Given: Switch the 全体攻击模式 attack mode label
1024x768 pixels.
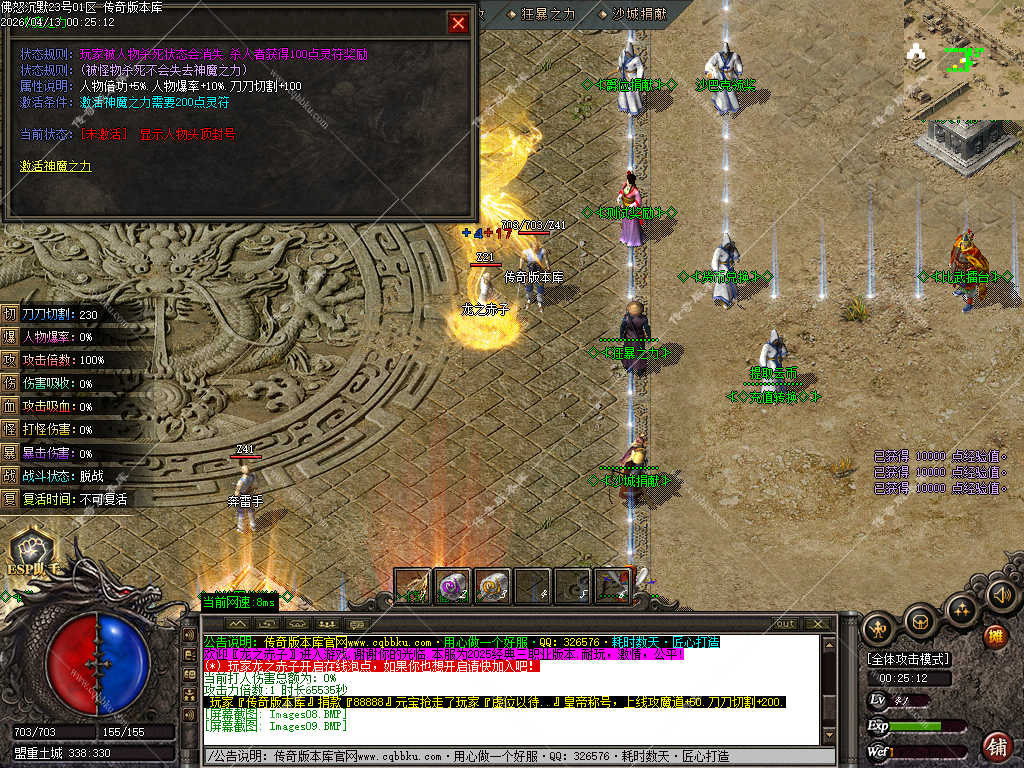Looking at the screenshot, I should (x=909, y=660).
